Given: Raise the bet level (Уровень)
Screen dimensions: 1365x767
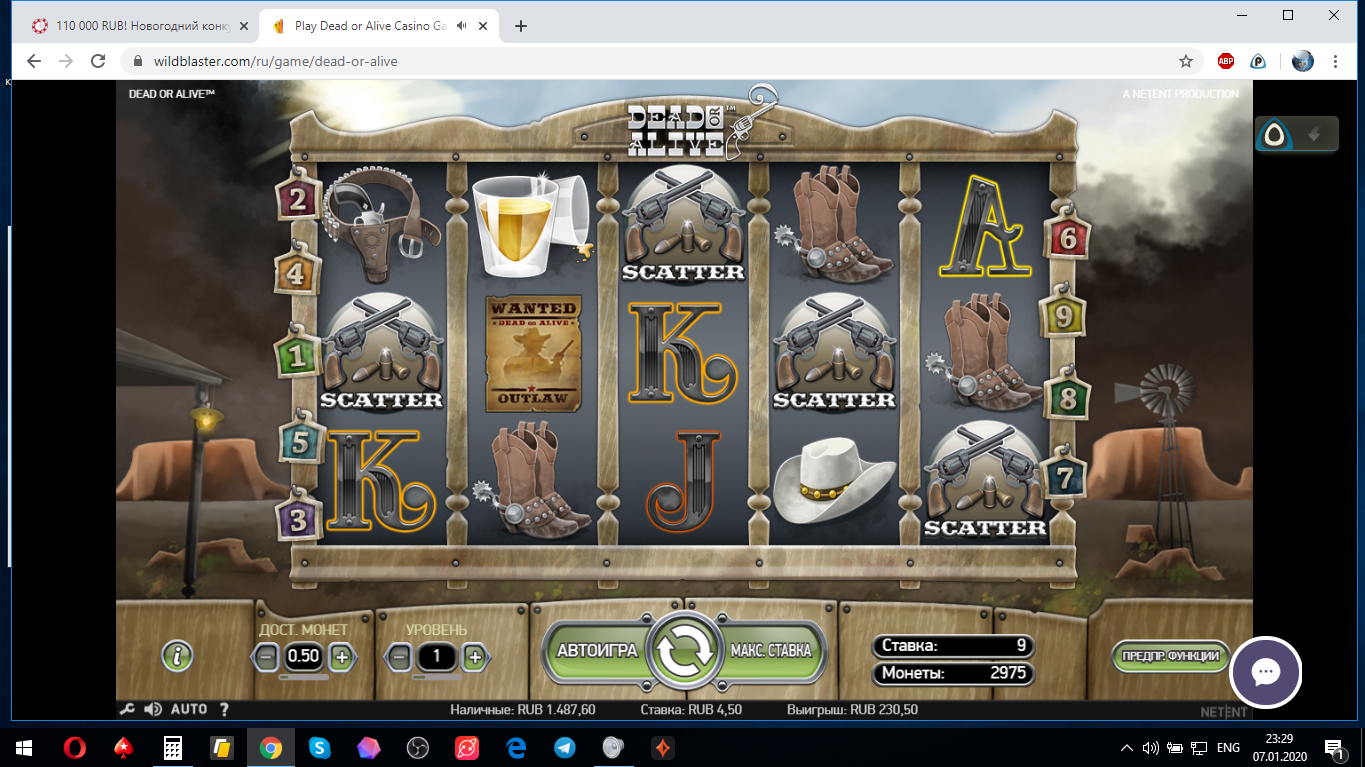Looking at the screenshot, I should coord(475,657).
